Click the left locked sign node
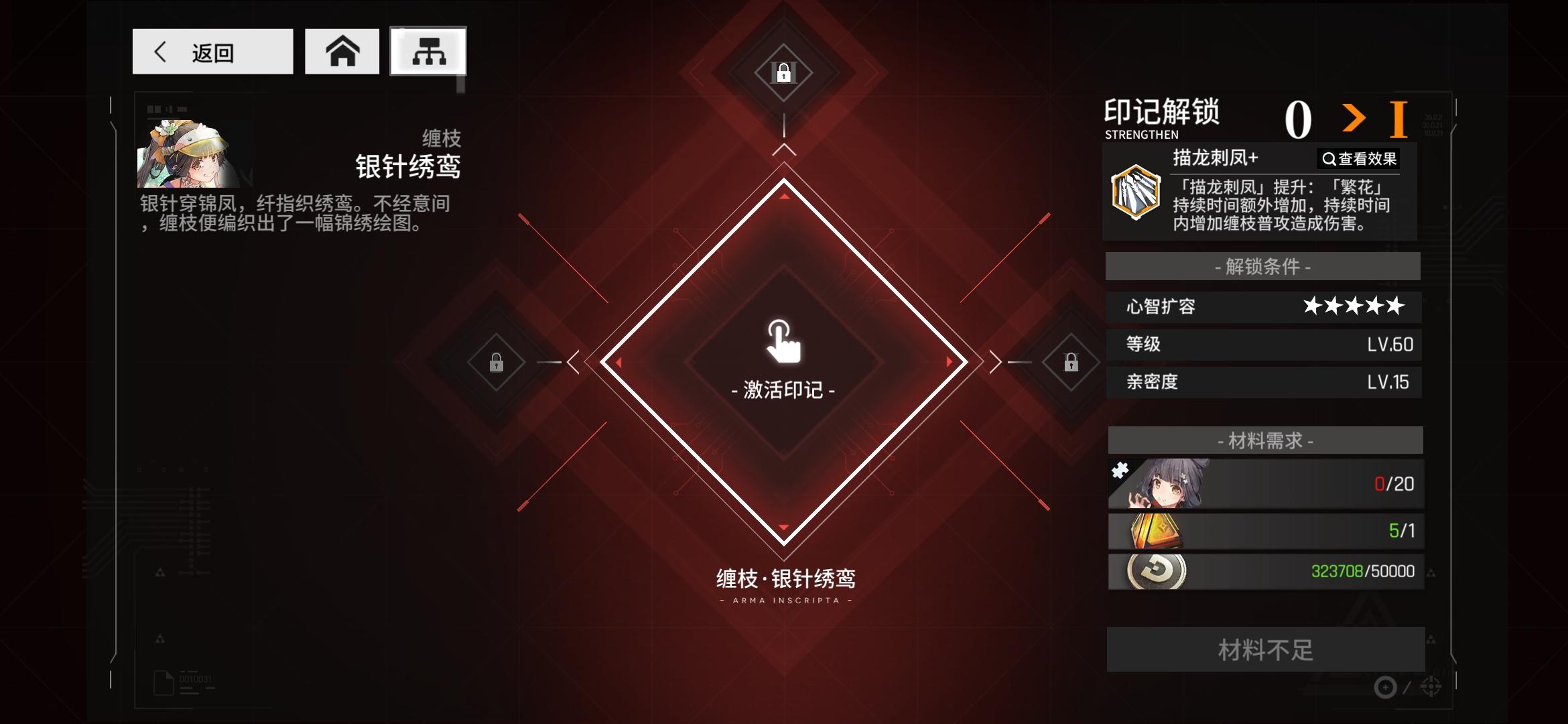The height and width of the screenshot is (724, 1568). pos(497,363)
